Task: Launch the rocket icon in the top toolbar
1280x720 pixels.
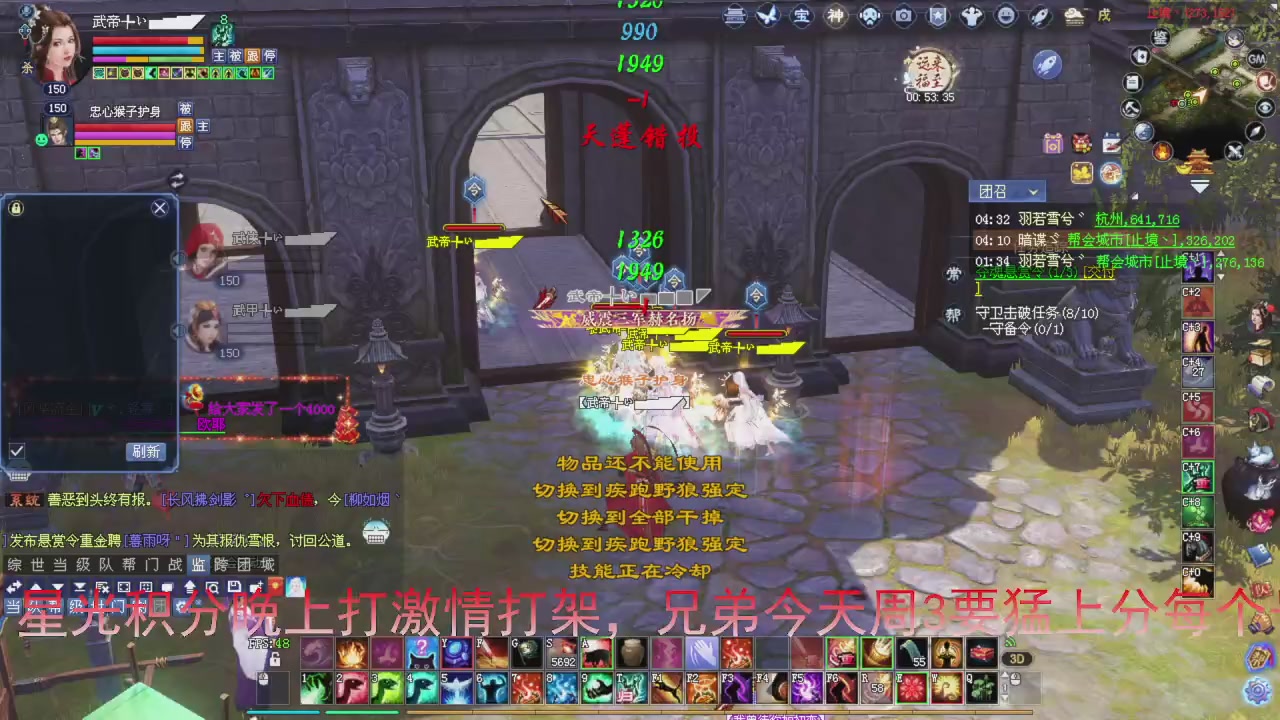Action: [x=1040, y=15]
